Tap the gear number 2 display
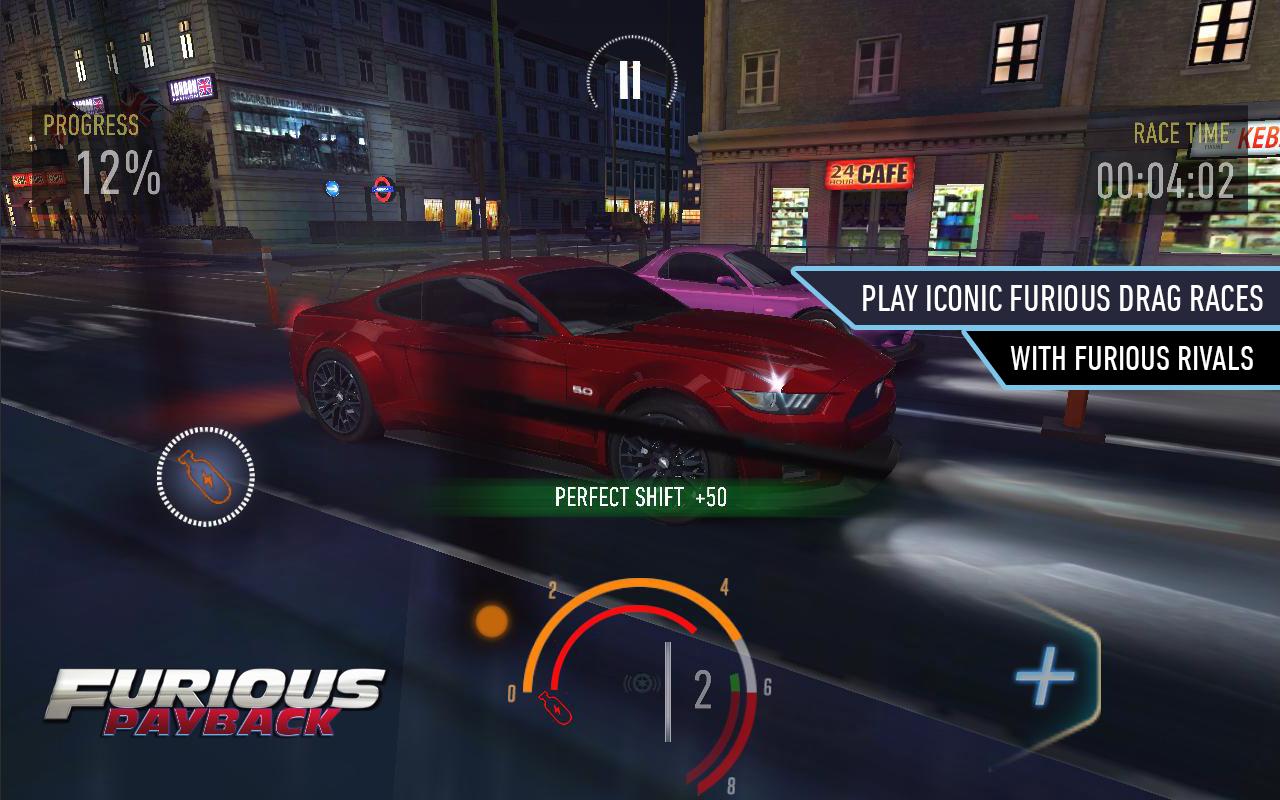Viewport: 1280px width, 800px height. (x=701, y=689)
